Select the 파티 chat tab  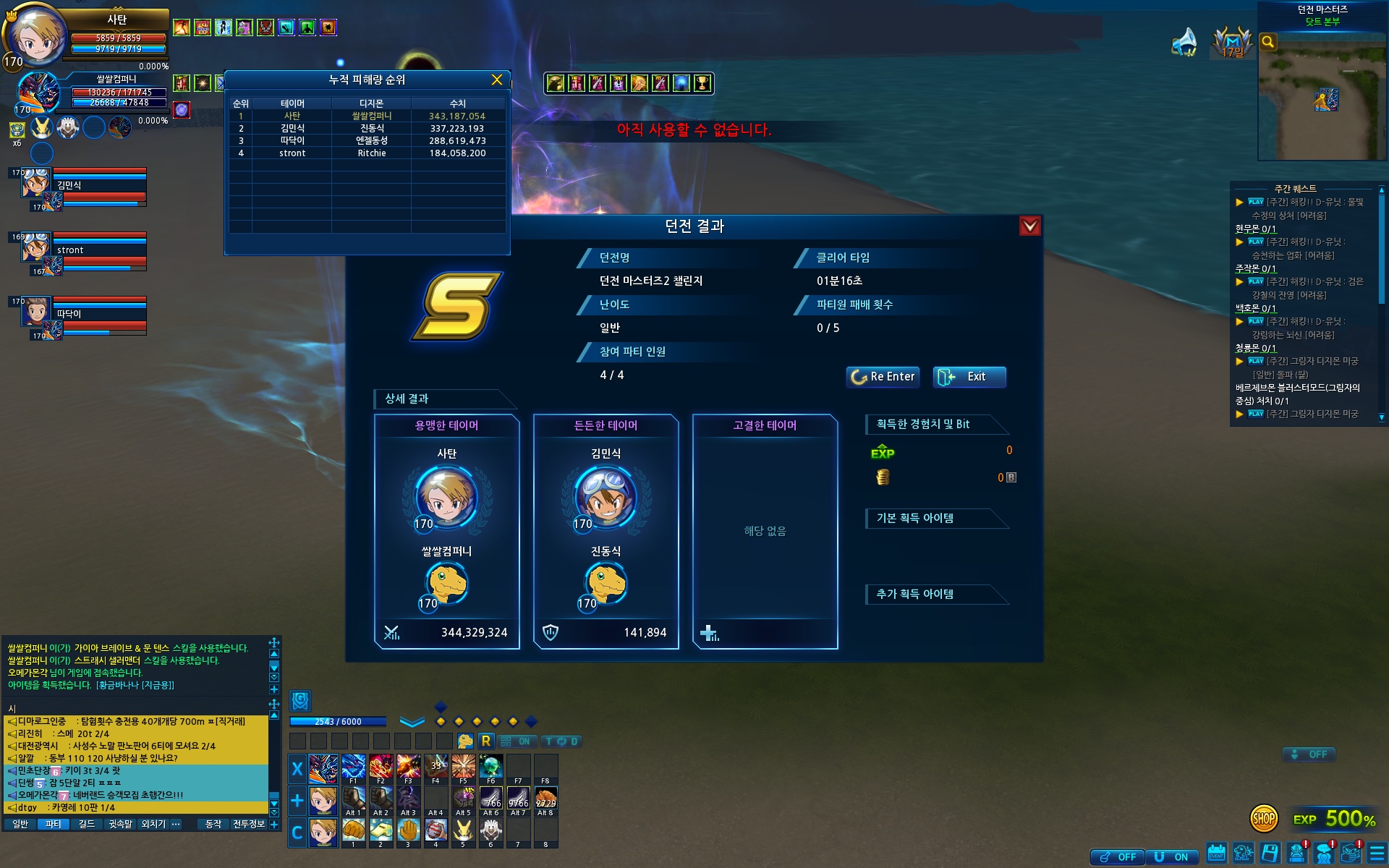point(54,824)
